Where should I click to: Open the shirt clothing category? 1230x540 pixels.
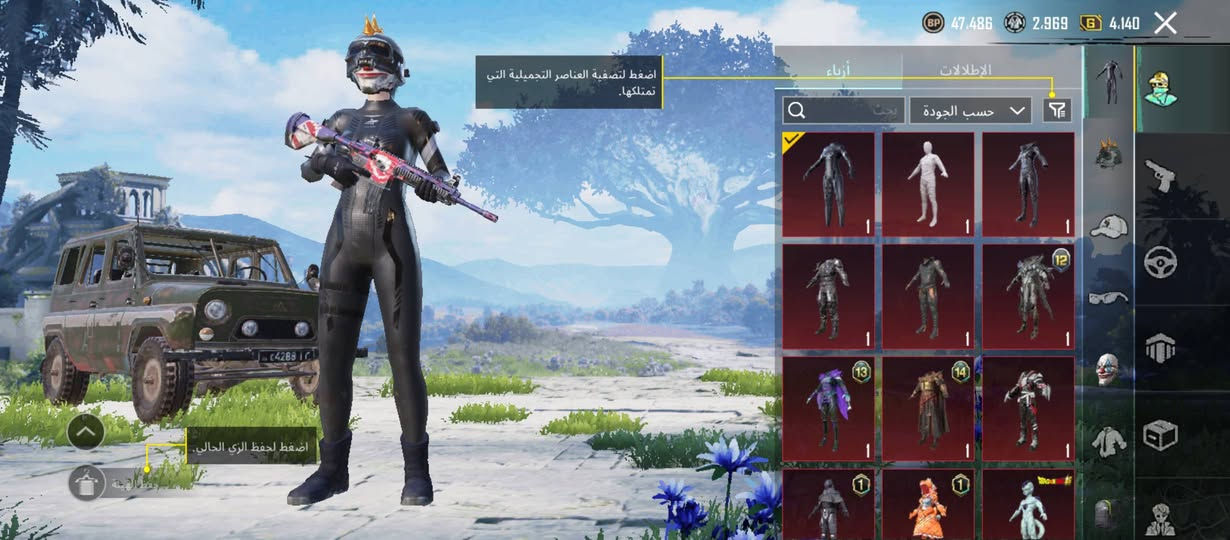pos(1108,439)
